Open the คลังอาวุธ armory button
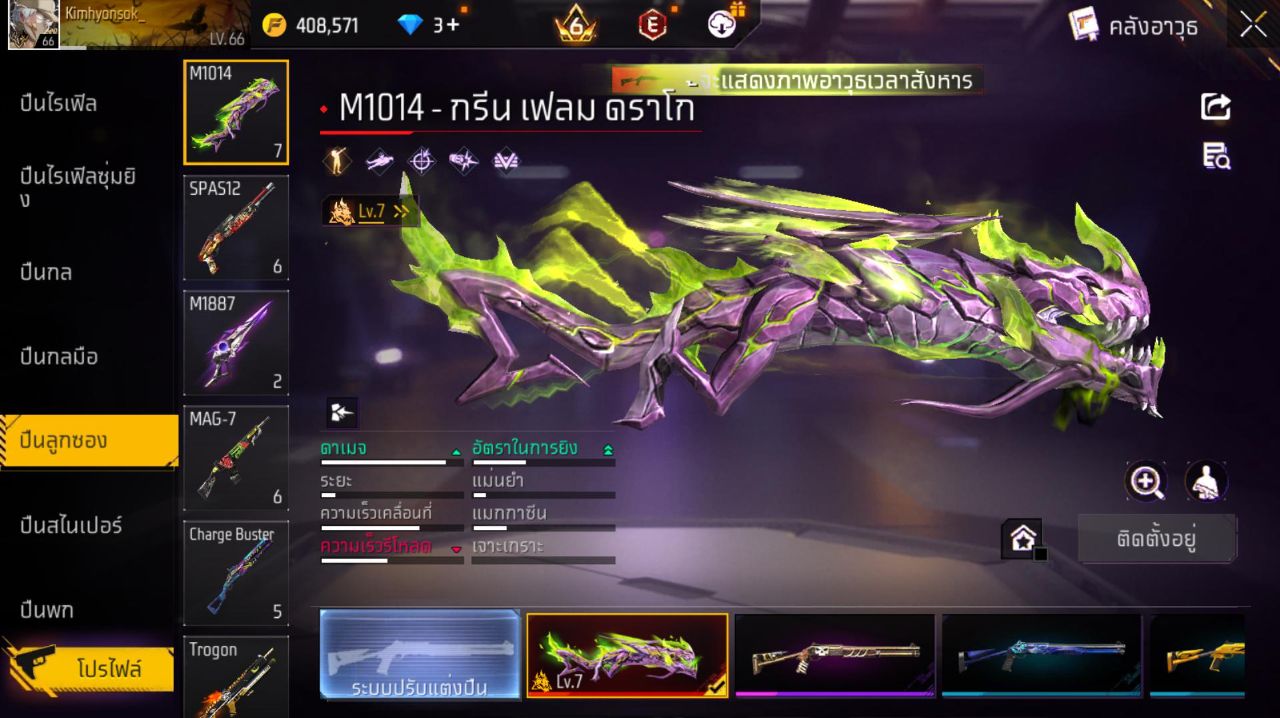 click(1134, 26)
